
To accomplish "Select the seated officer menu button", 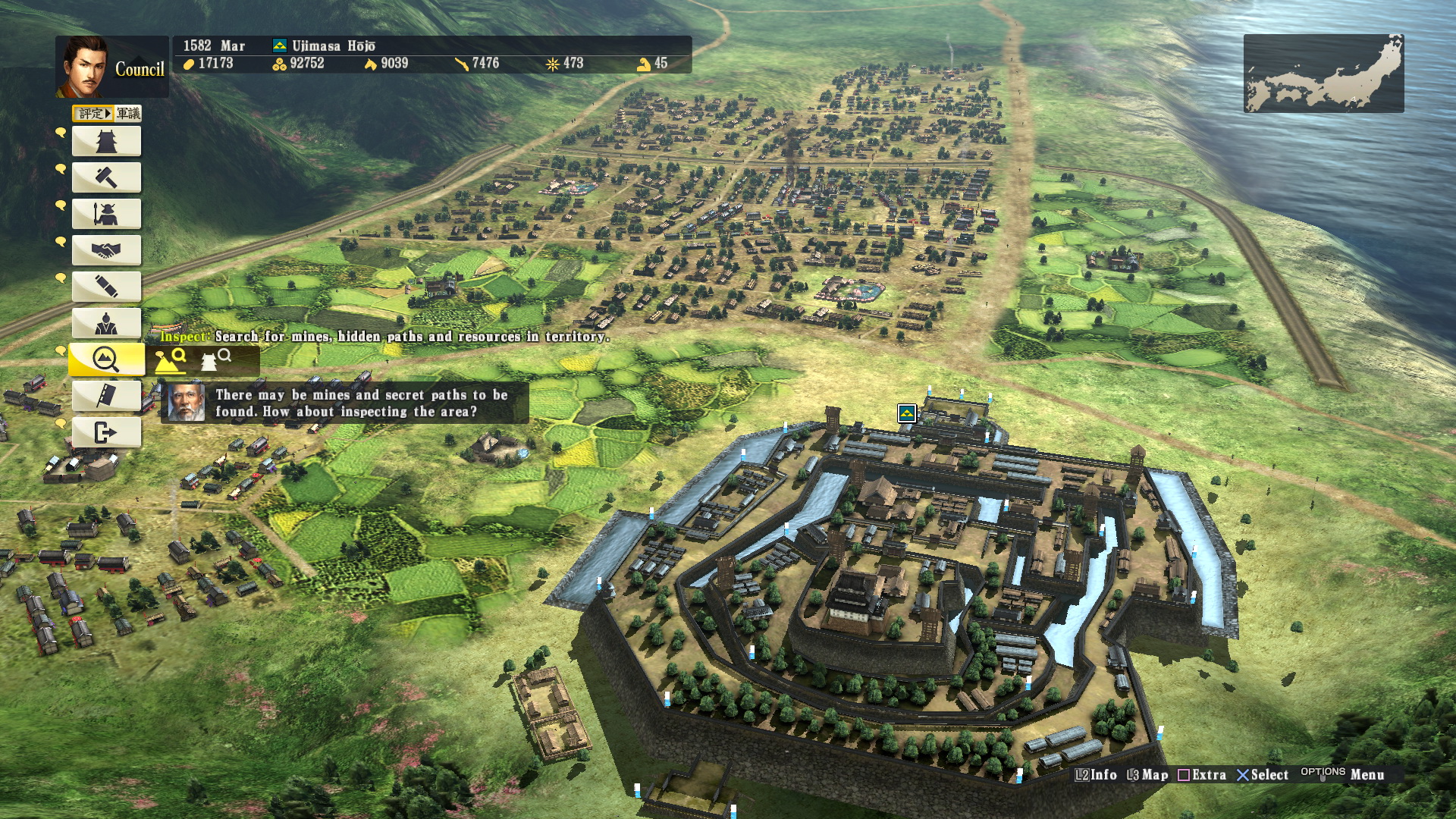I will click(x=106, y=323).
